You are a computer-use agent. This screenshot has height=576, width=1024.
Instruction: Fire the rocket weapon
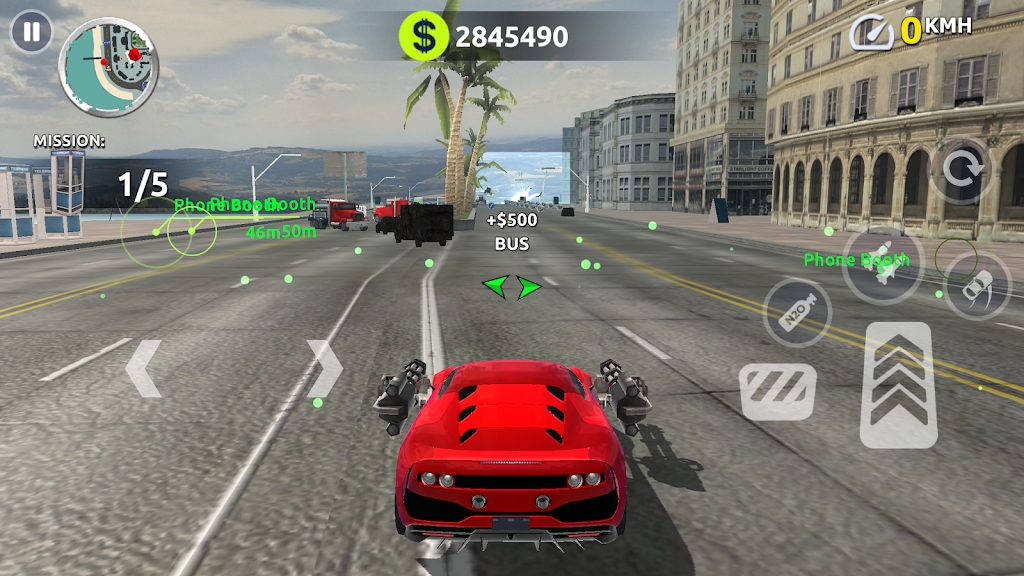point(881,264)
